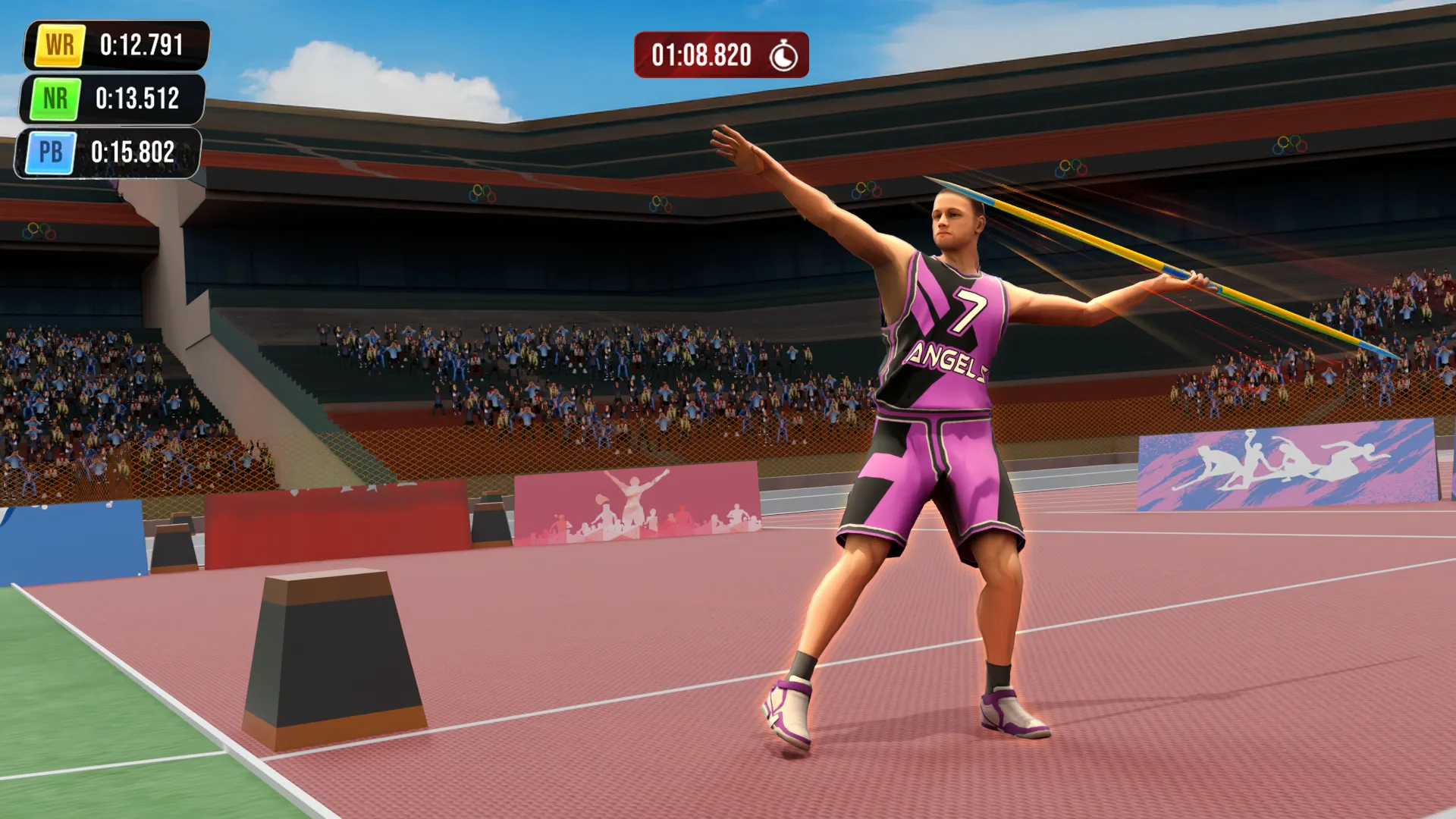Switch to the timer display panel
The height and width of the screenshot is (819, 1456).
[720, 54]
